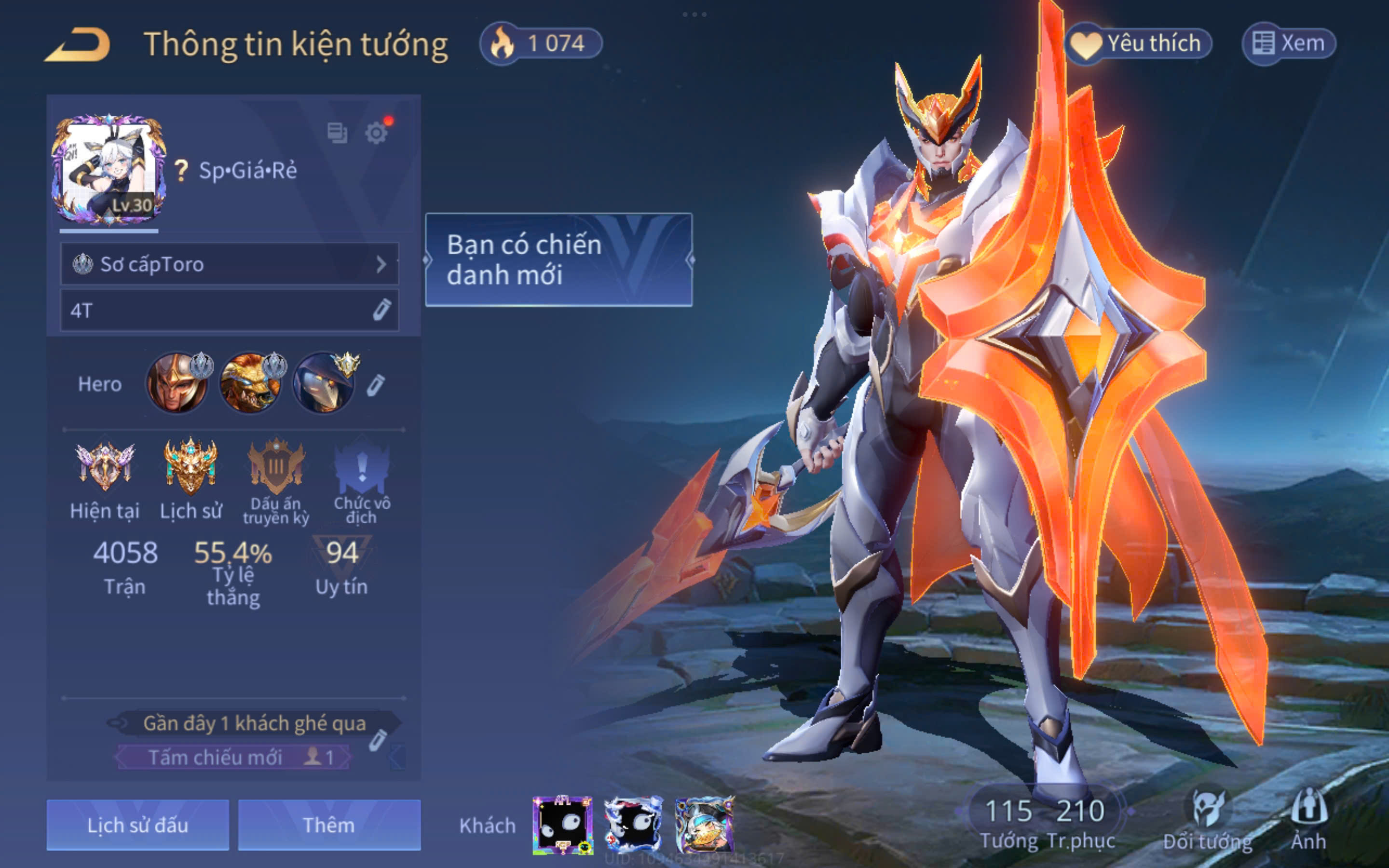The width and height of the screenshot is (1389, 868).
Task: Edit the featured Hero list
Action: click(x=376, y=385)
